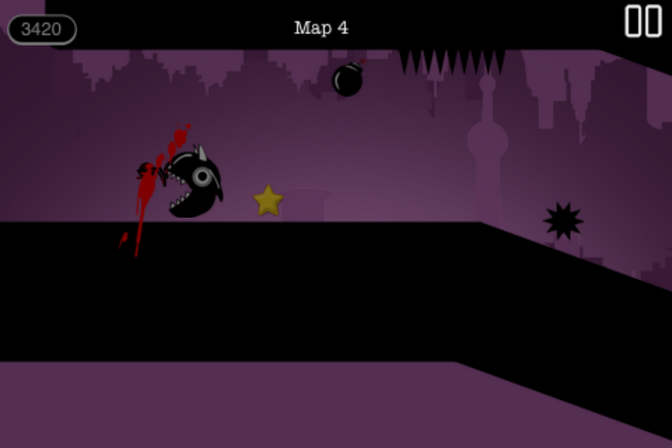Pause the game with the pause button

point(643,21)
